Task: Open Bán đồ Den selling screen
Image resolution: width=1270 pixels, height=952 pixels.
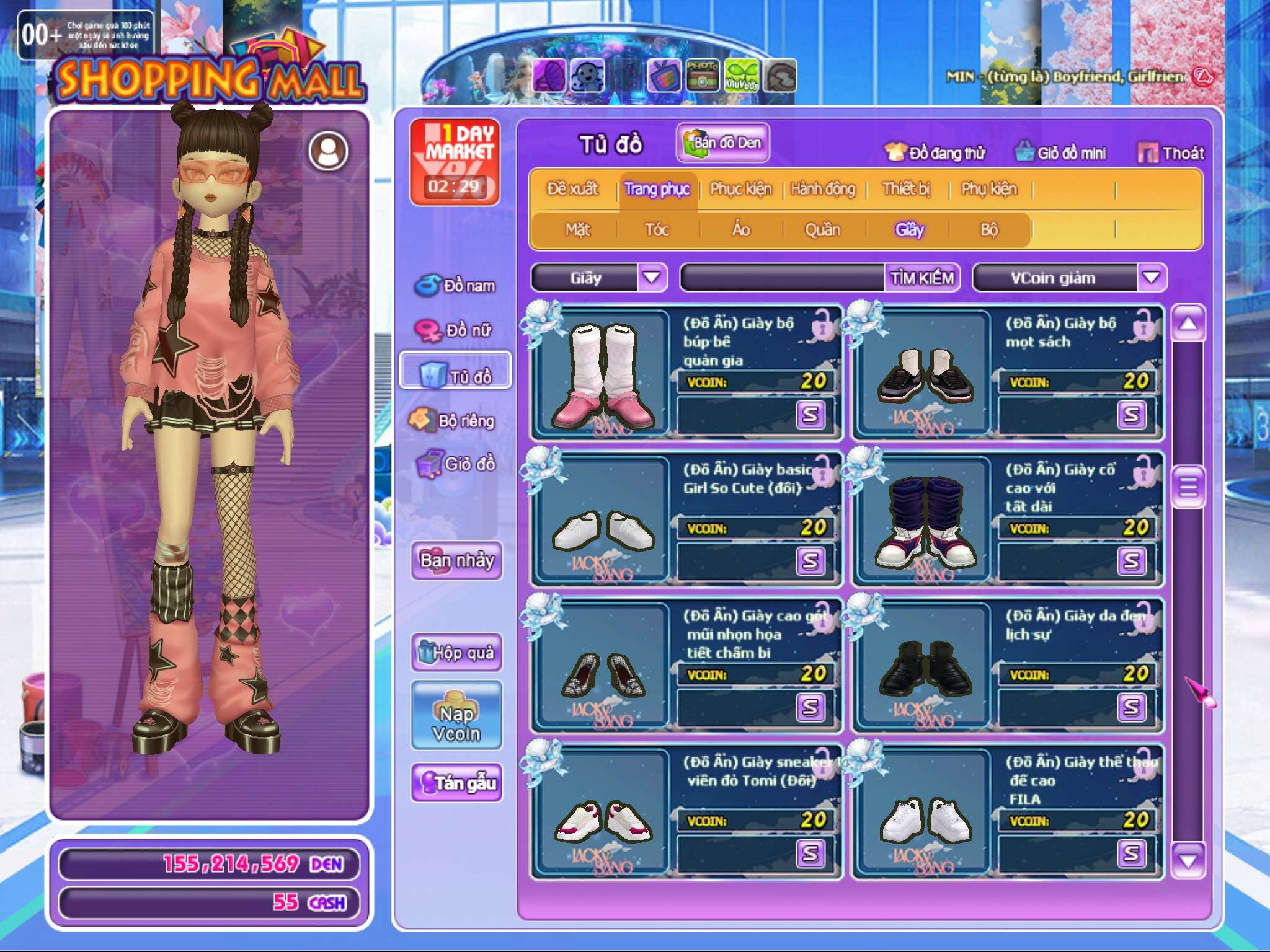Action: tap(722, 143)
